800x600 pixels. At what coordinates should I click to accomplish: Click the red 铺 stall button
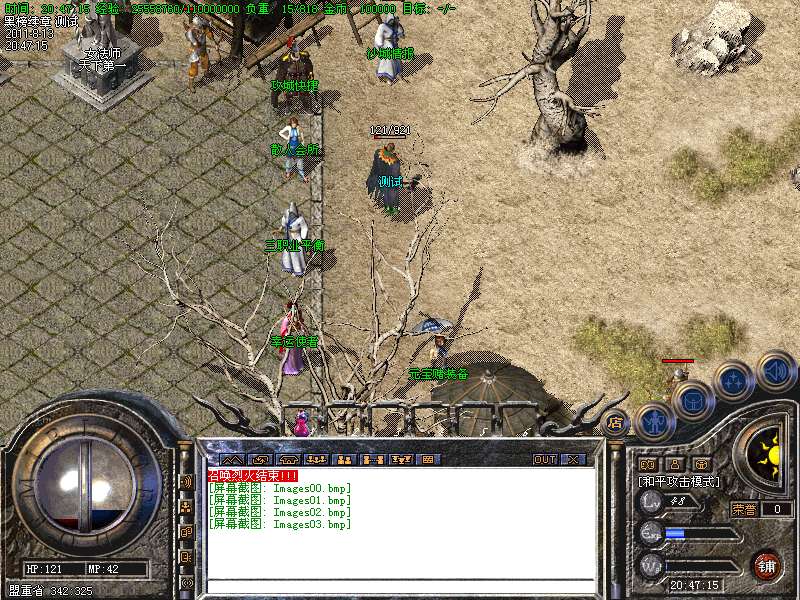coord(767,566)
